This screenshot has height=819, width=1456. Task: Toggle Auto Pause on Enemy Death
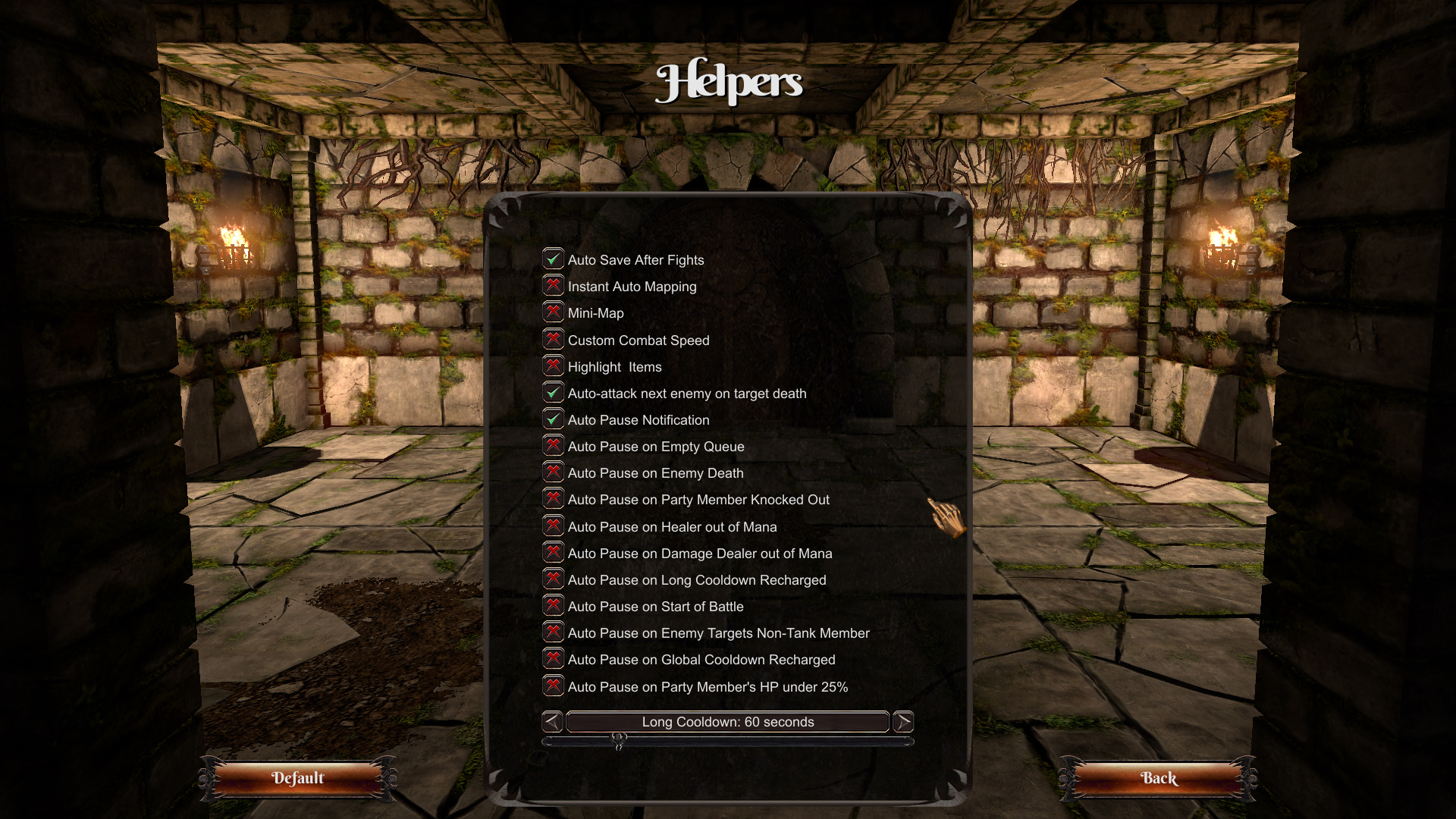pyautogui.click(x=554, y=472)
